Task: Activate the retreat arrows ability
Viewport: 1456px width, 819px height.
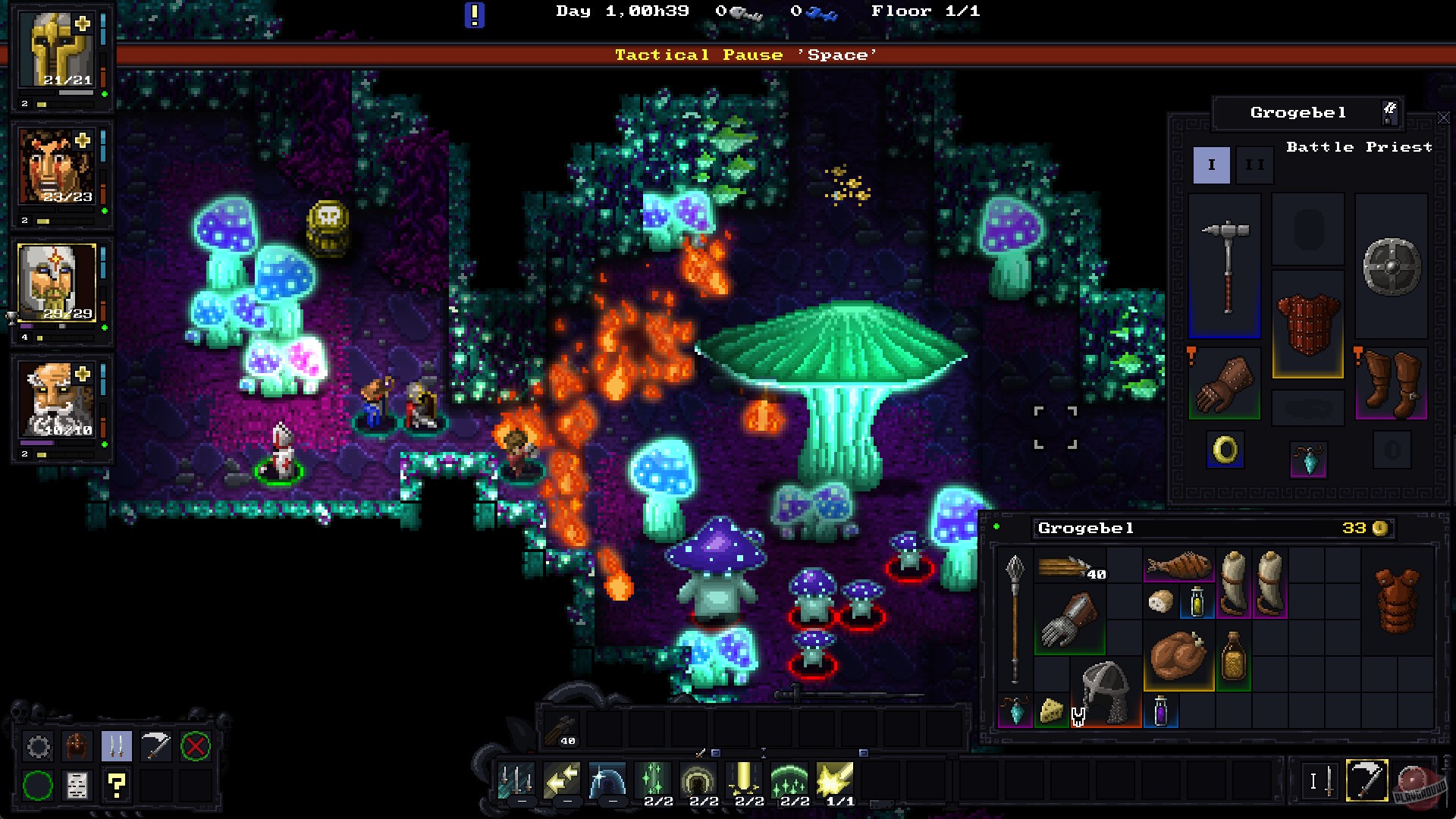Action: [x=563, y=780]
